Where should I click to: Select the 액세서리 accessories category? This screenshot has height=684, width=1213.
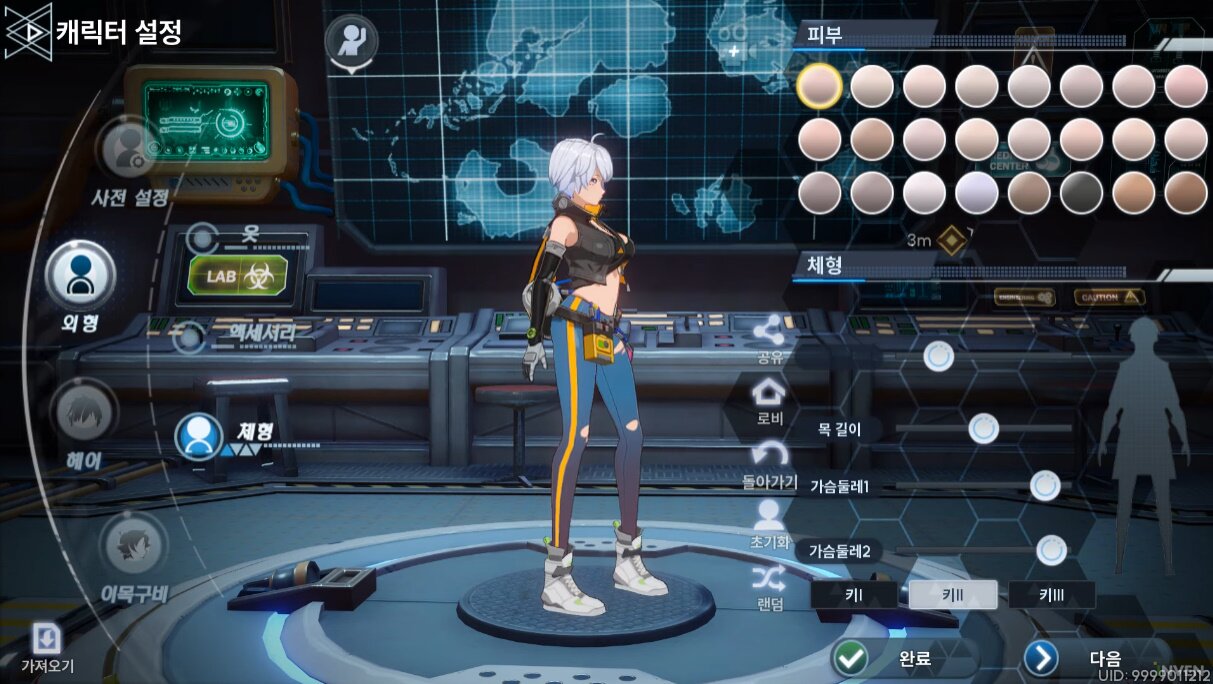pyautogui.click(x=250, y=331)
